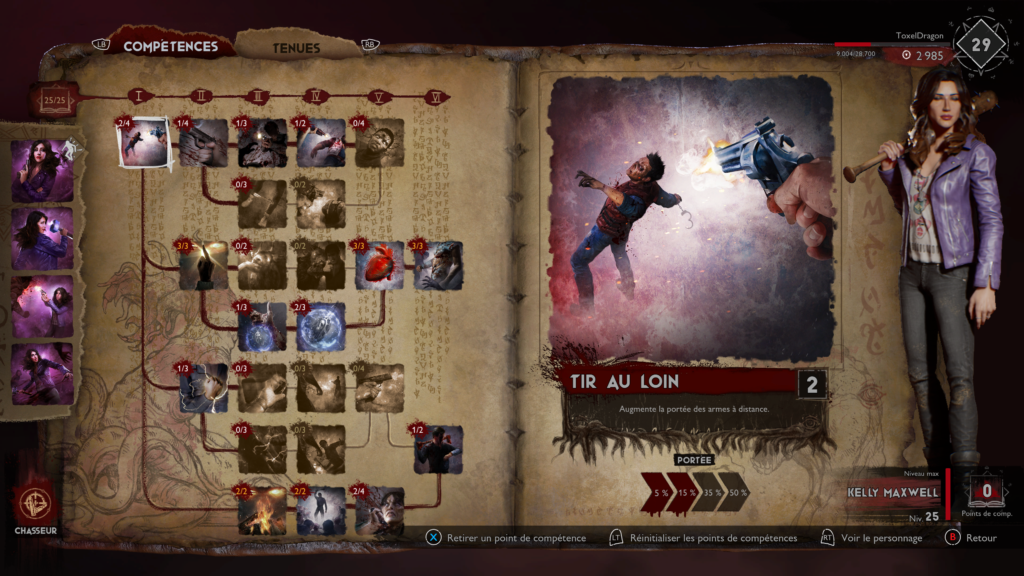
Task: Click the glowing blue orb skill marked 2/3
Action: point(321,327)
